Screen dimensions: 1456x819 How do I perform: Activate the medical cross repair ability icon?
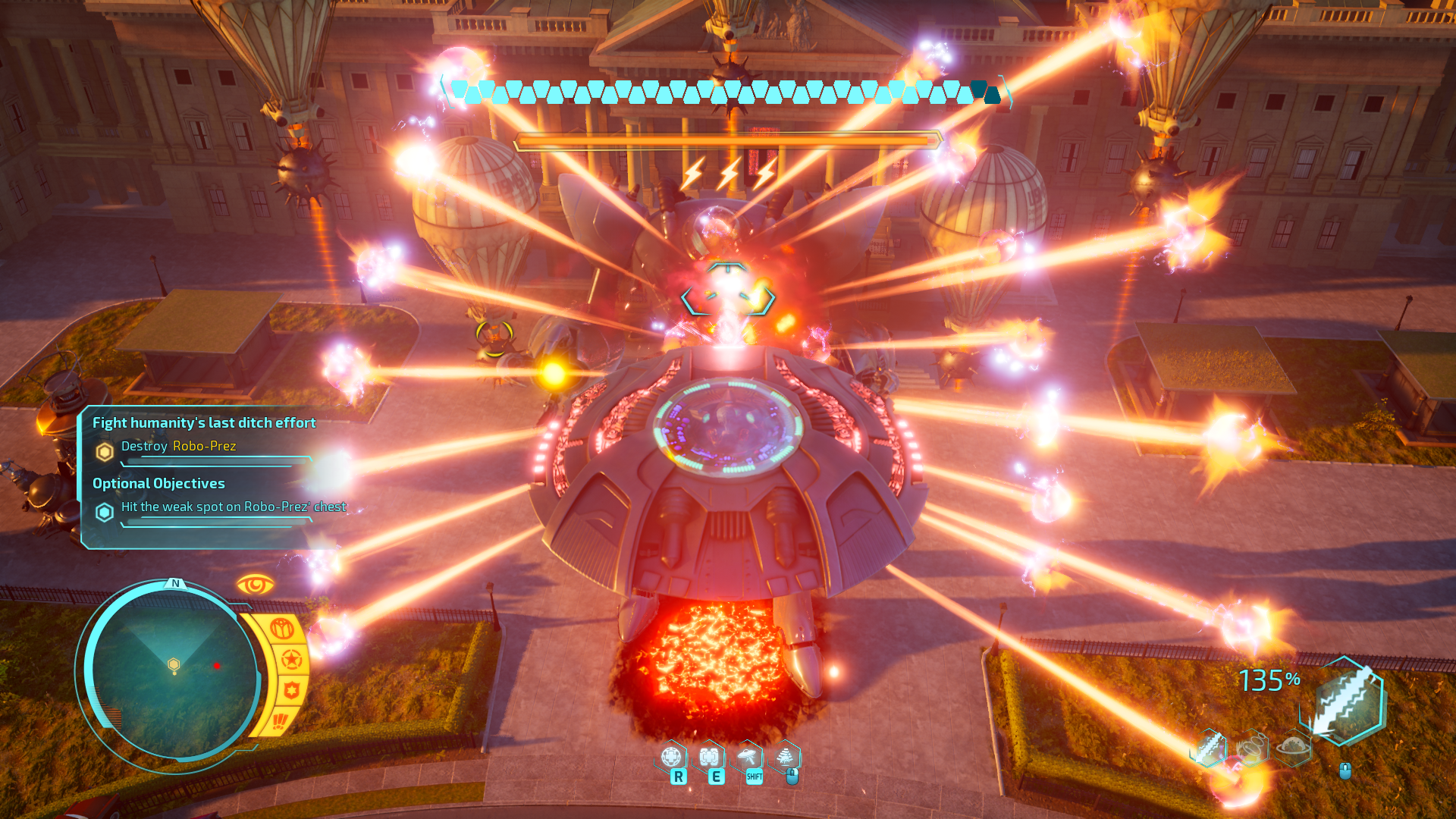pos(709,757)
